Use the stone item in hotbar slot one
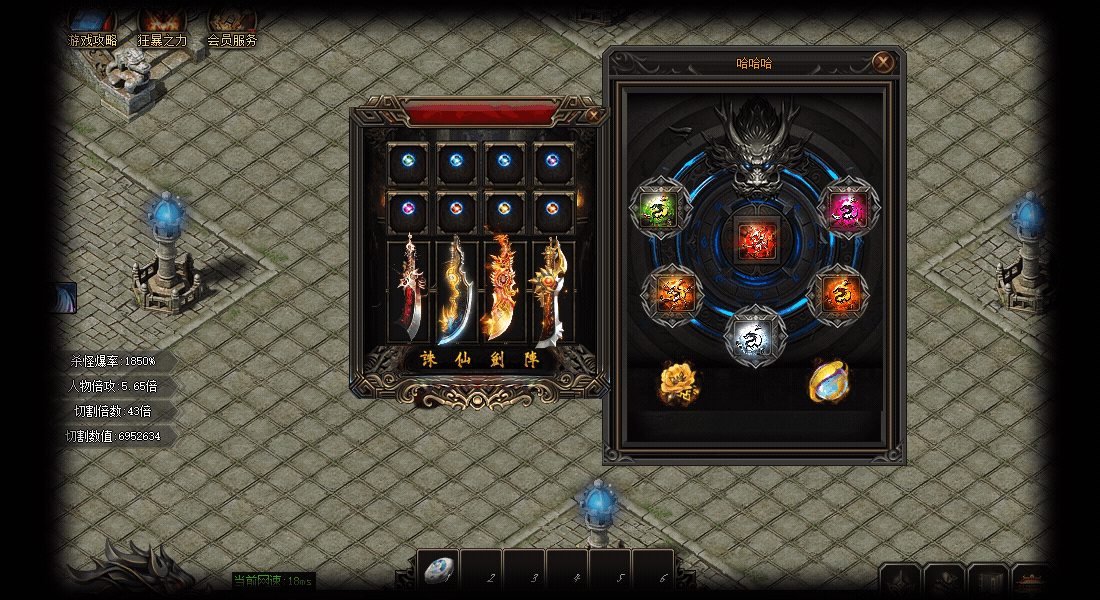This screenshot has width=1100, height=600. pos(438,571)
